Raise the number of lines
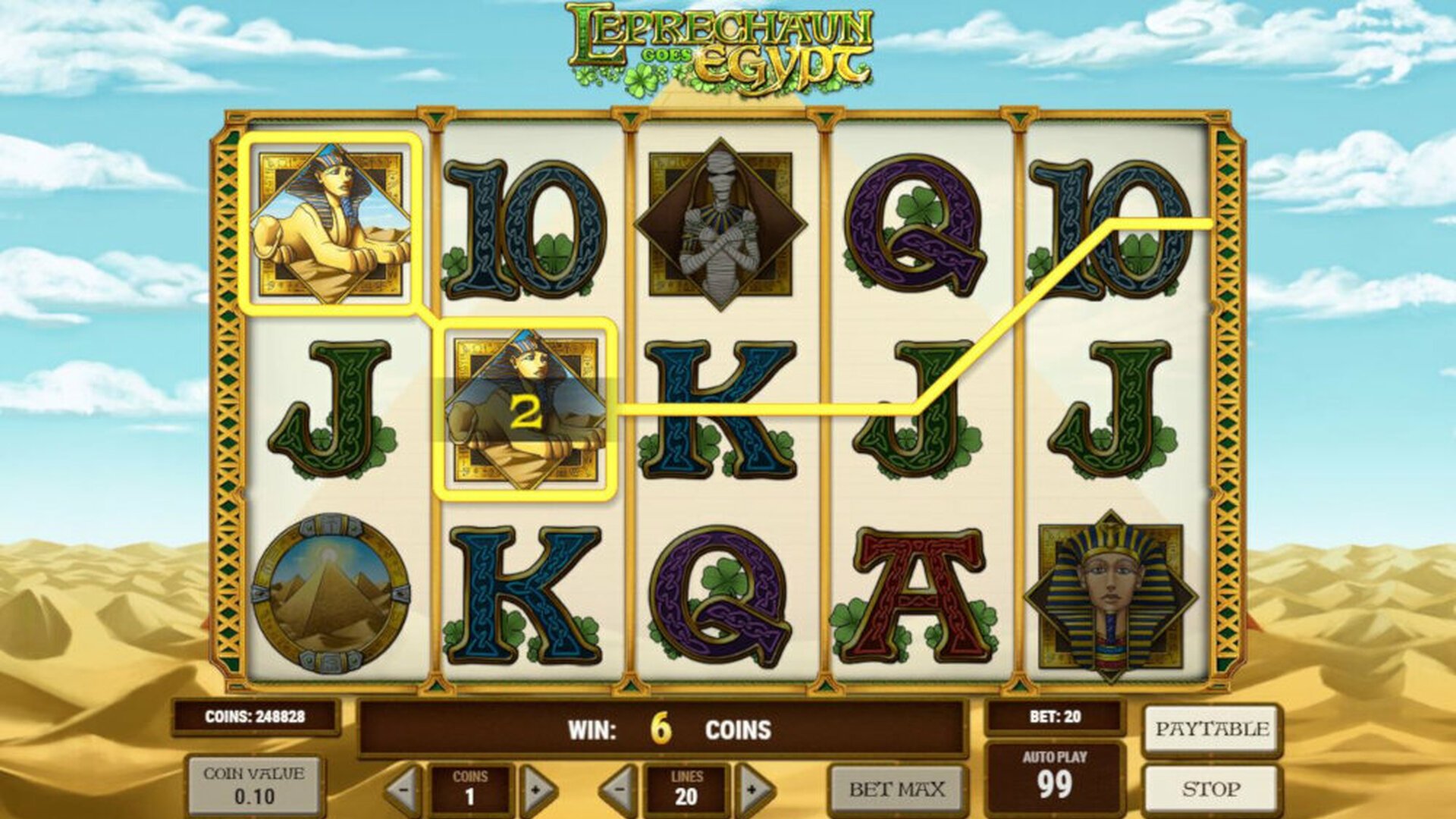The width and height of the screenshot is (1456, 819). (753, 790)
